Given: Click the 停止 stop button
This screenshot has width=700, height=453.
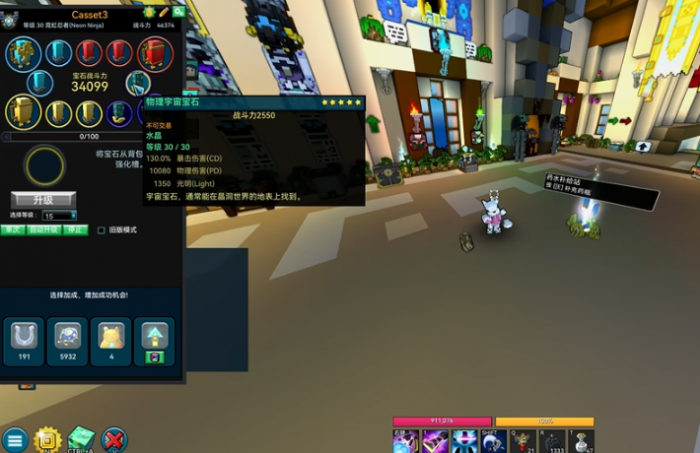Looking at the screenshot, I should [x=75, y=230].
